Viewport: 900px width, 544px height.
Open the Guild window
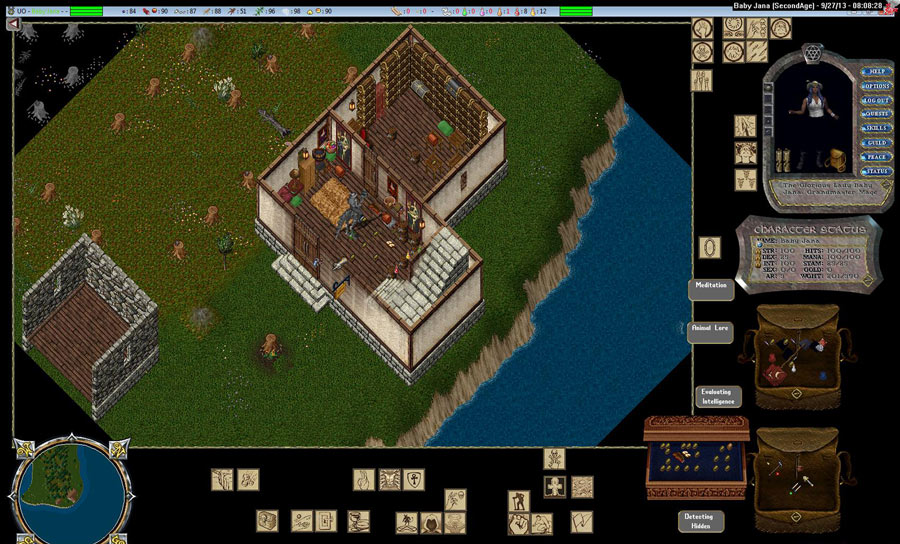click(875, 143)
